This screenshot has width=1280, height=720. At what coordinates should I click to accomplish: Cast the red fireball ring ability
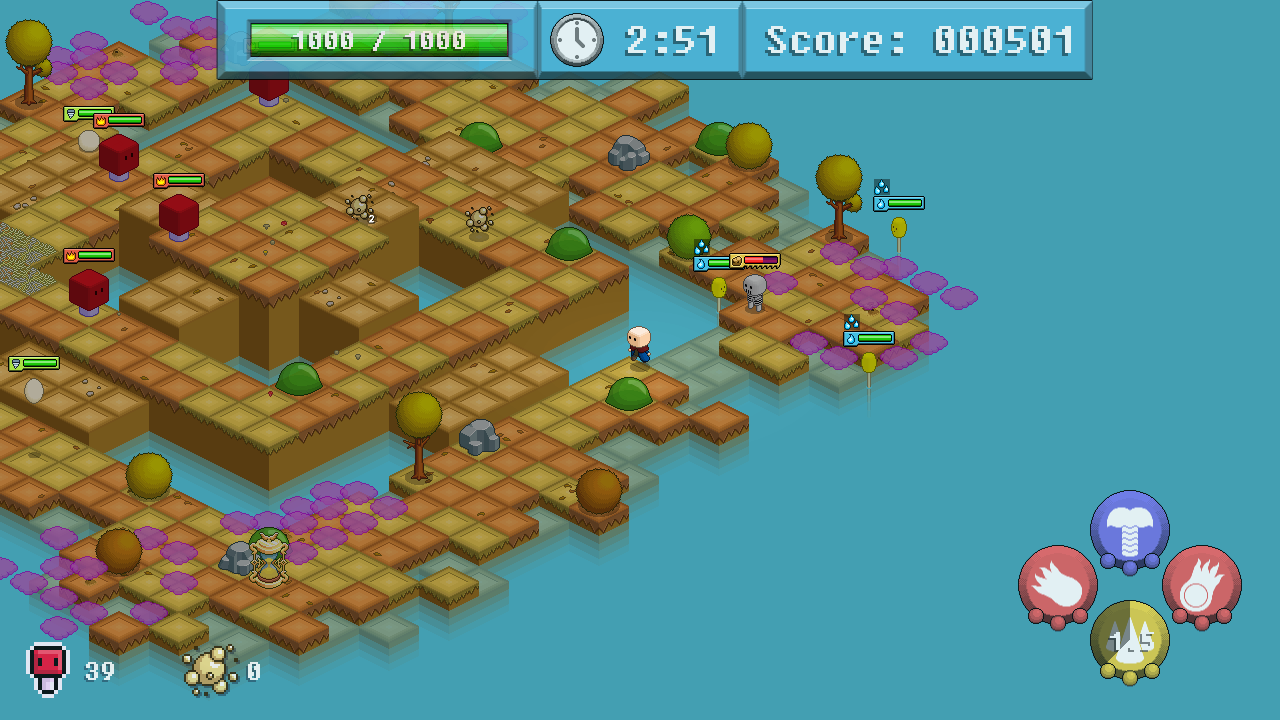point(1201,585)
